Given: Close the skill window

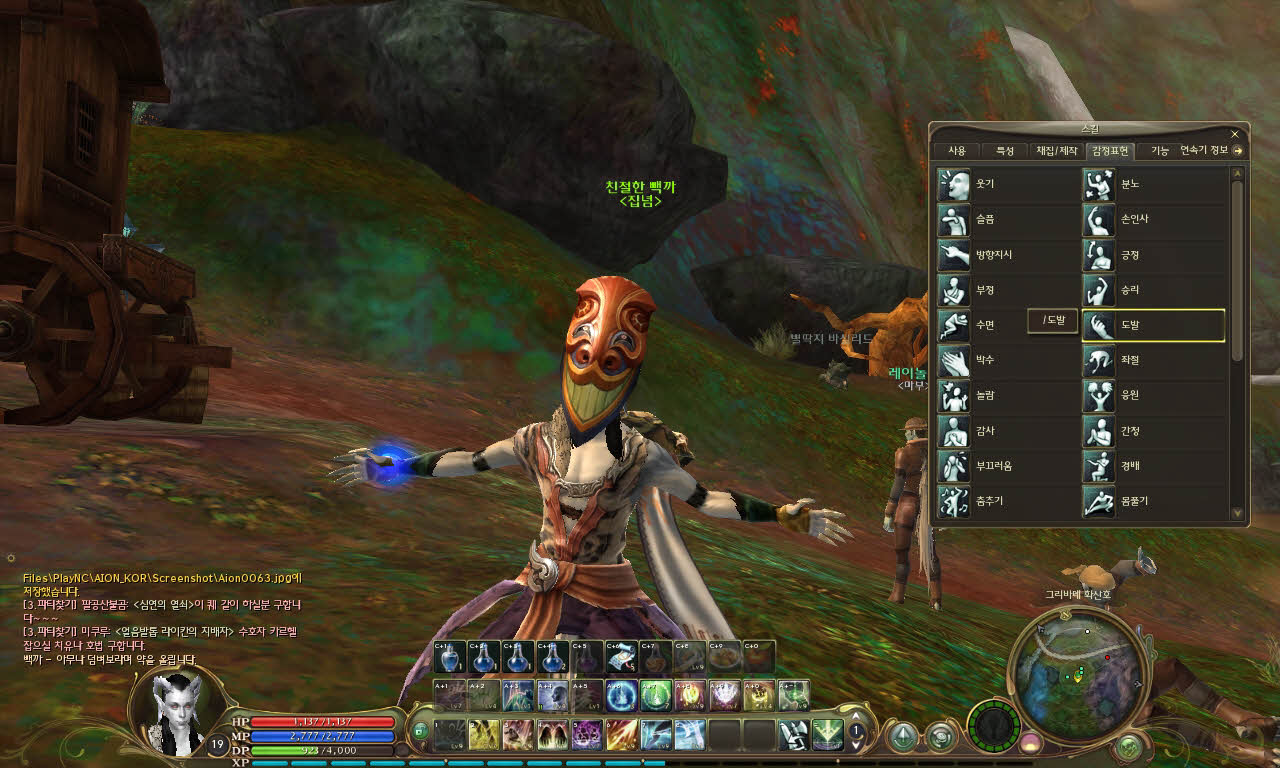Looking at the screenshot, I should pyautogui.click(x=1235, y=133).
